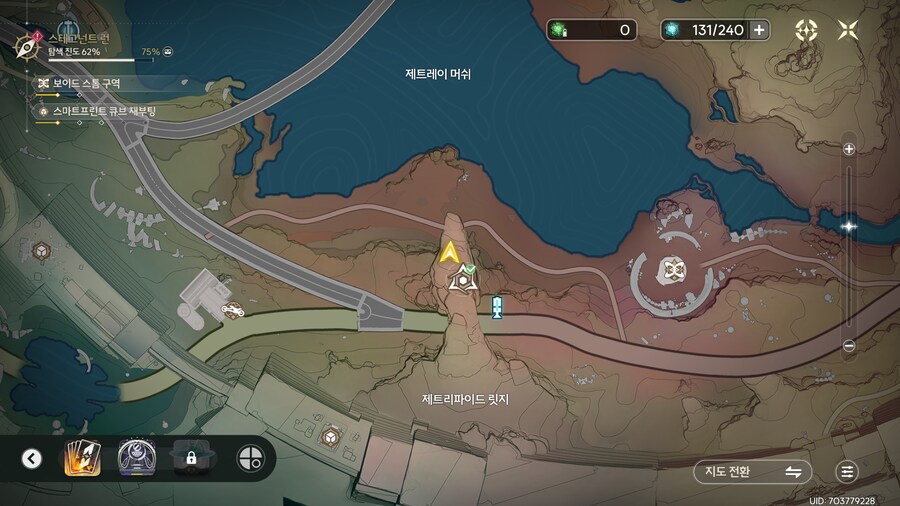Zoom out the map with the minus button
The image size is (900, 506).
tap(849, 346)
